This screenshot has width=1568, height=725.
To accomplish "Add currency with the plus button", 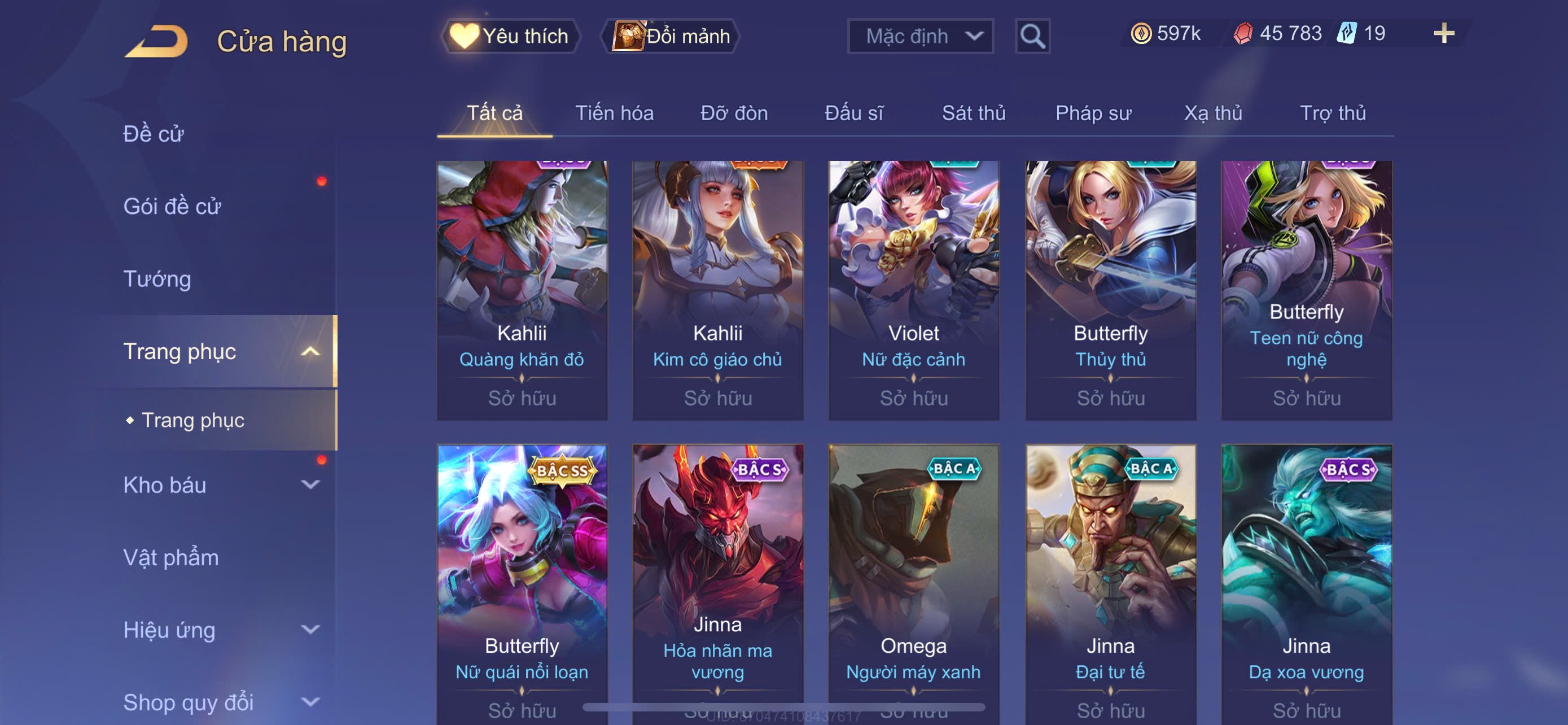I will [1443, 33].
